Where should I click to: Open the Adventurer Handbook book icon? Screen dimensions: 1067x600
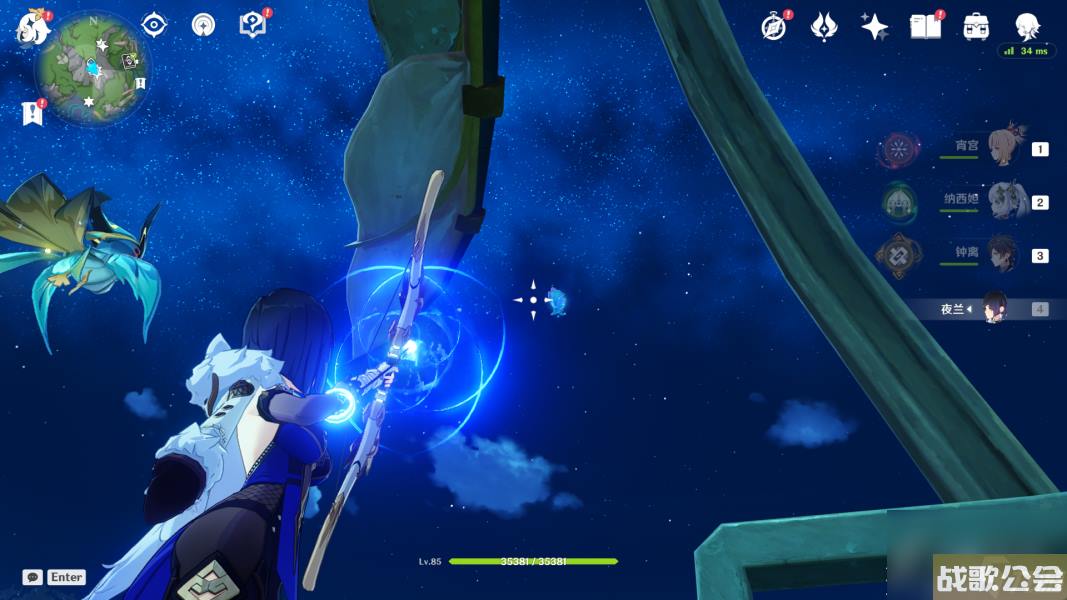(925, 27)
